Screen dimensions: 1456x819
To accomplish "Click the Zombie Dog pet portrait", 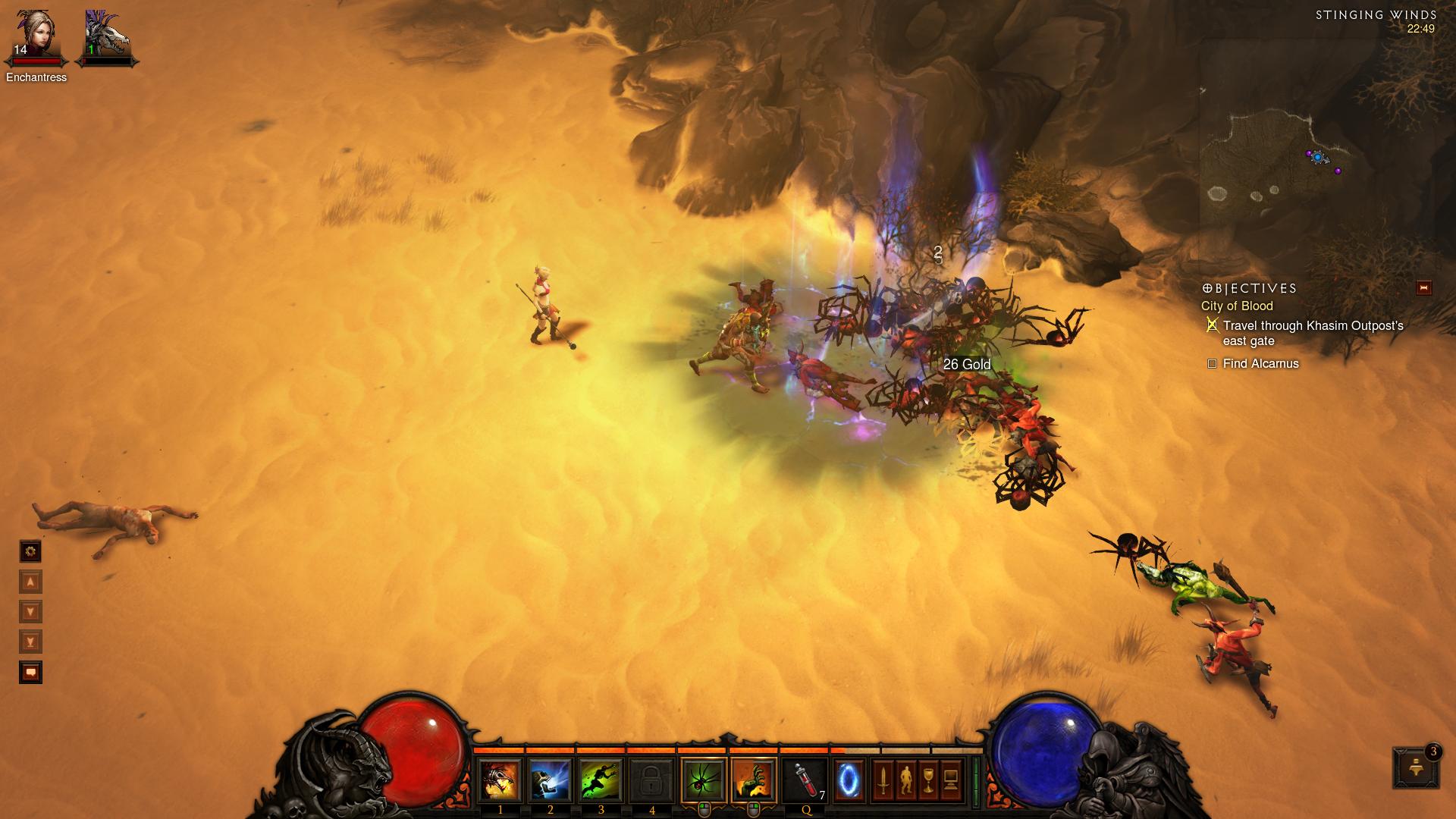I will pyautogui.click(x=107, y=35).
